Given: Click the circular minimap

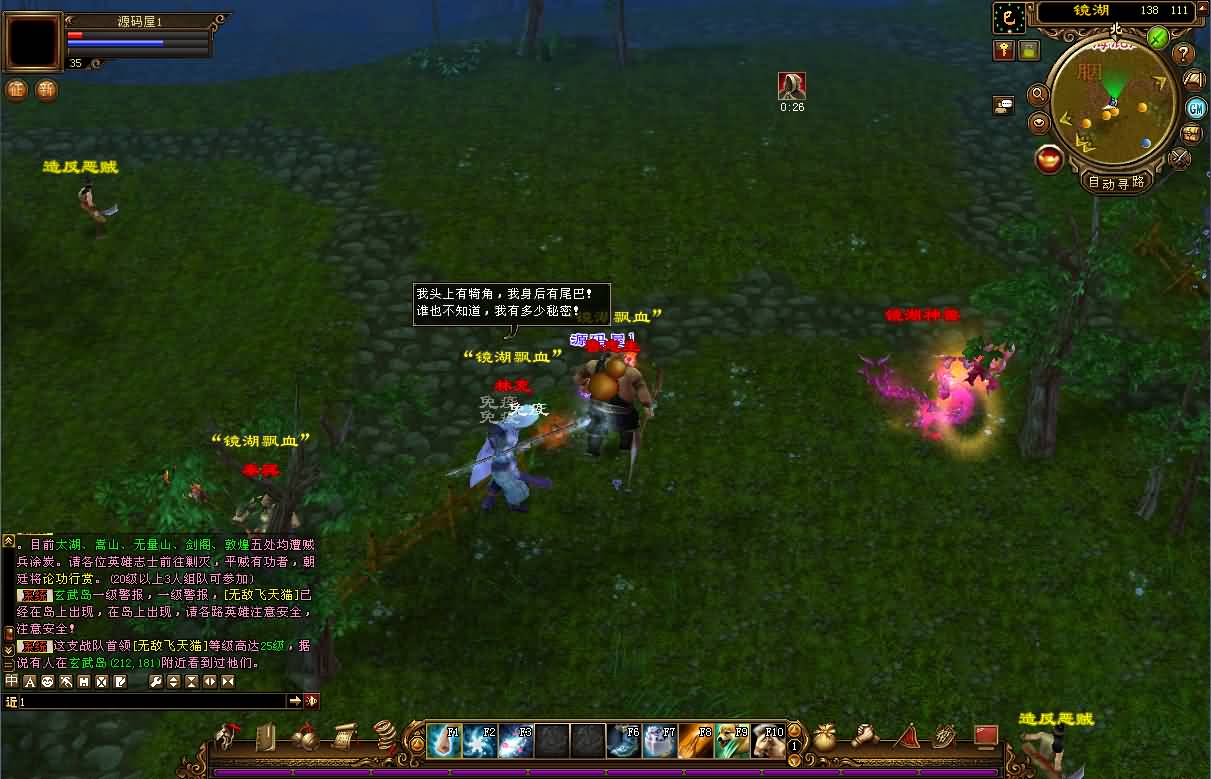Looking at the screenshot, I should coord(1111,103).
